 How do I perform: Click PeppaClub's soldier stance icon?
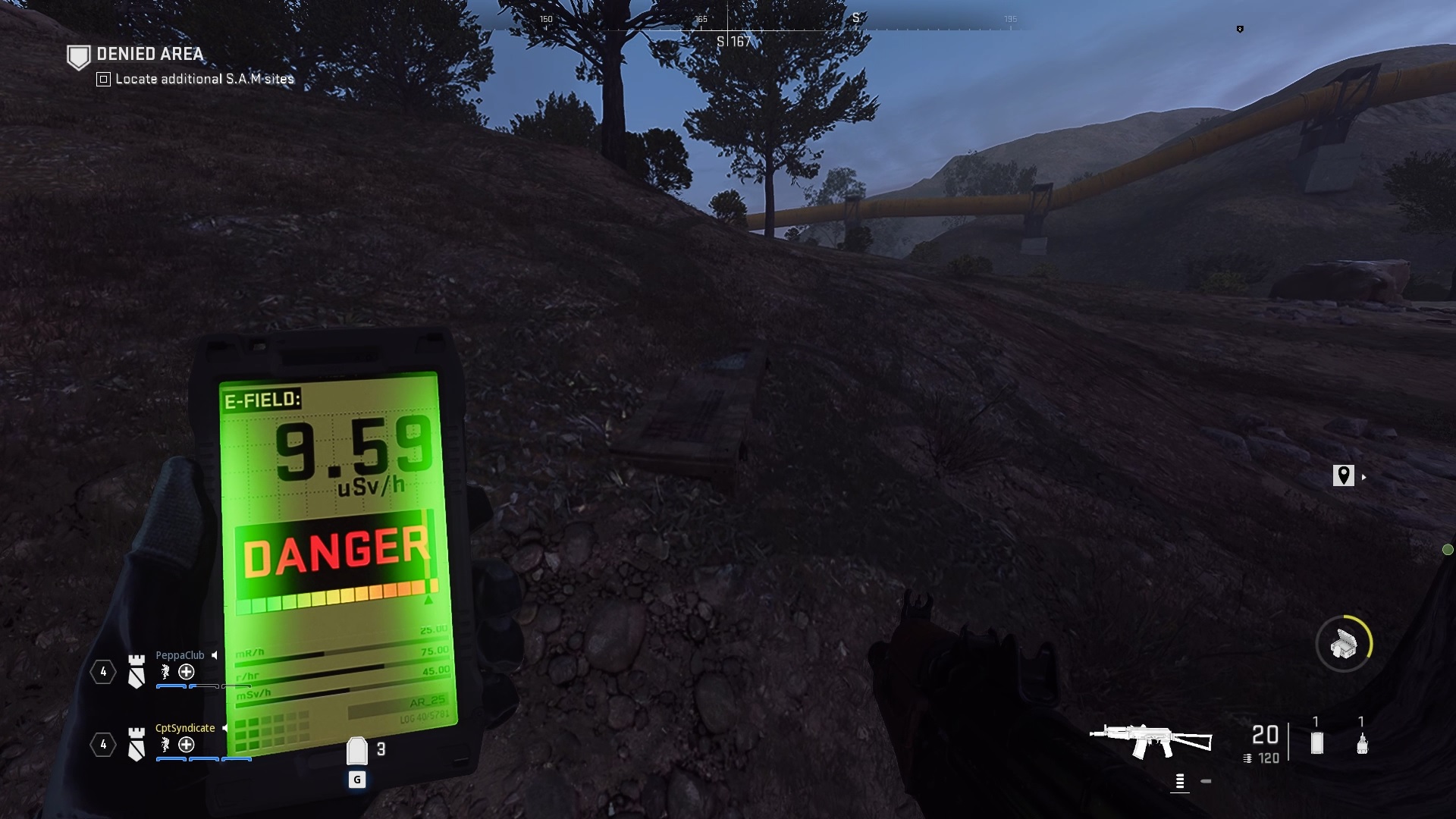point(165,673)
